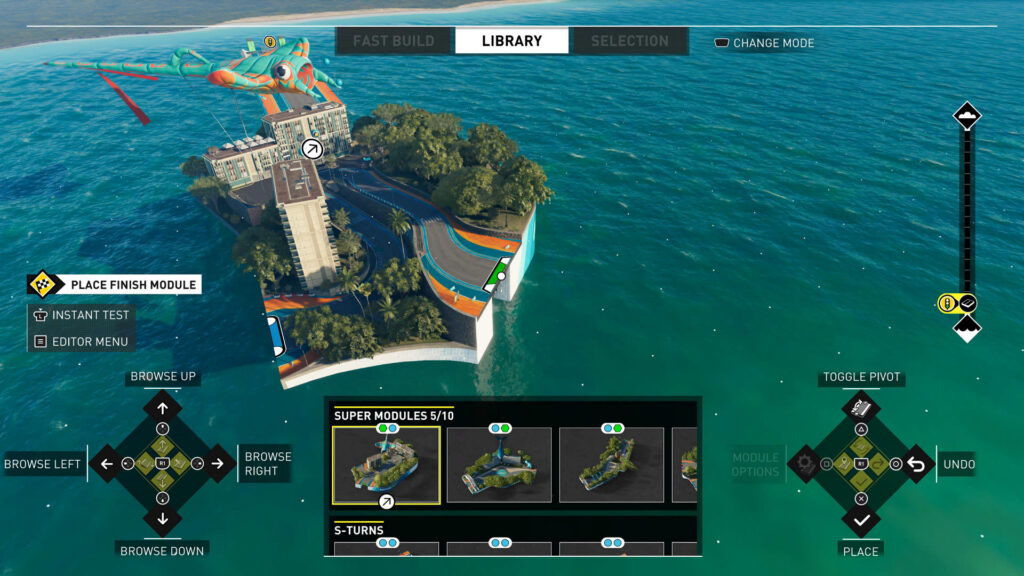Undo the last action

916,463
